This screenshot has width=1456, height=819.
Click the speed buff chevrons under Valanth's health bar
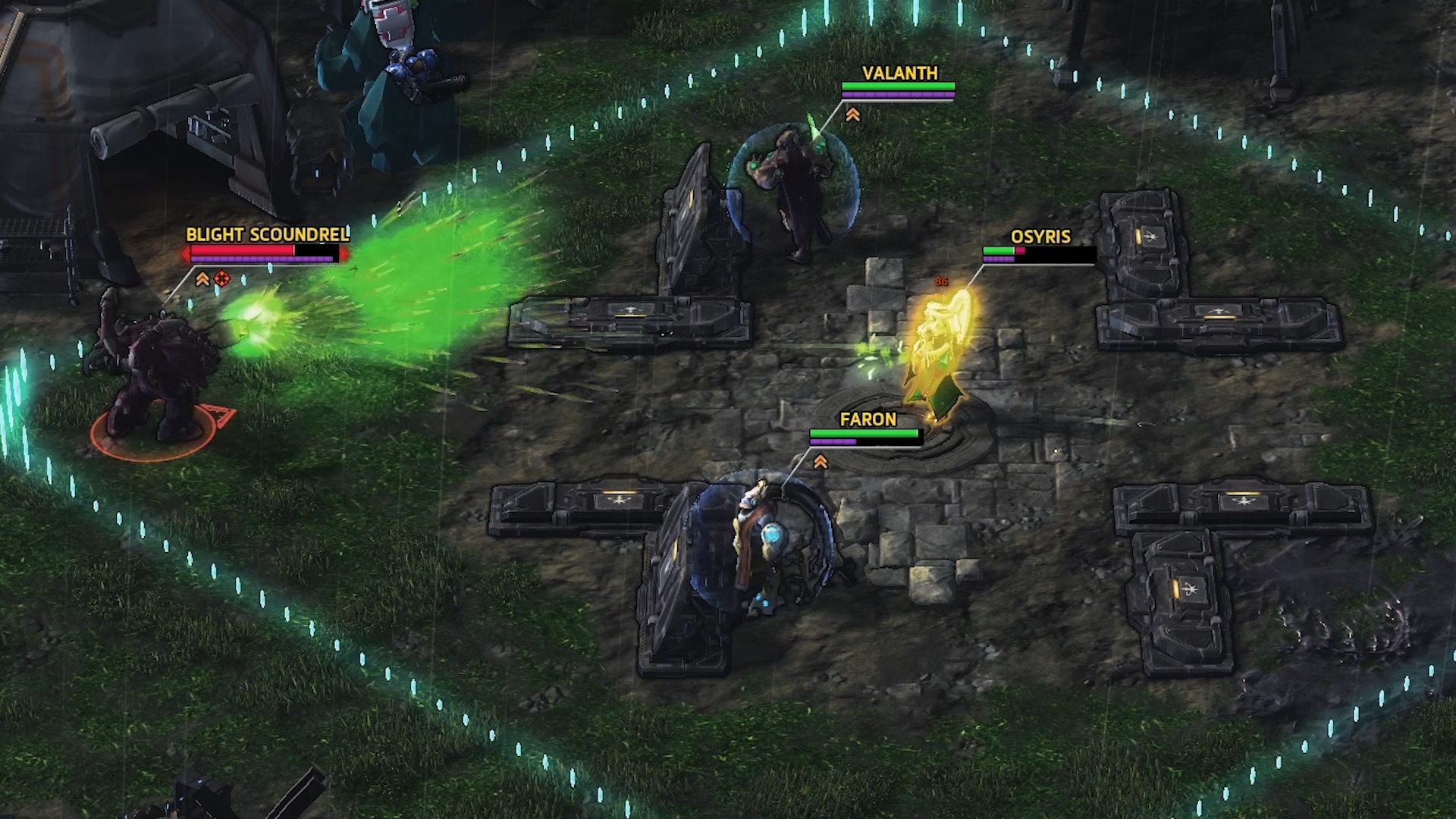pos(852,114)
